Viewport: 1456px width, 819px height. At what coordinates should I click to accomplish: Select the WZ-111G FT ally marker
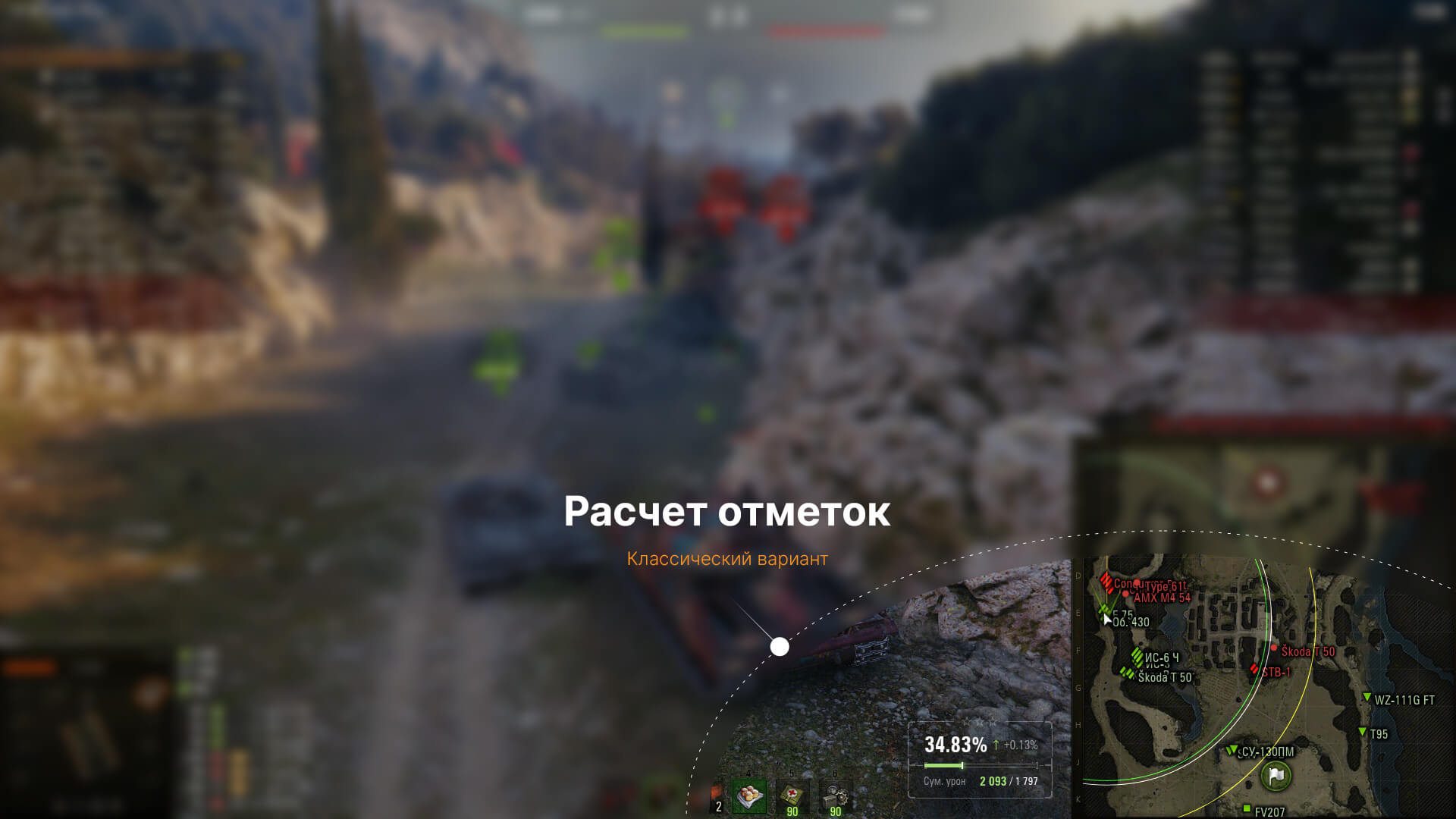1367,698
